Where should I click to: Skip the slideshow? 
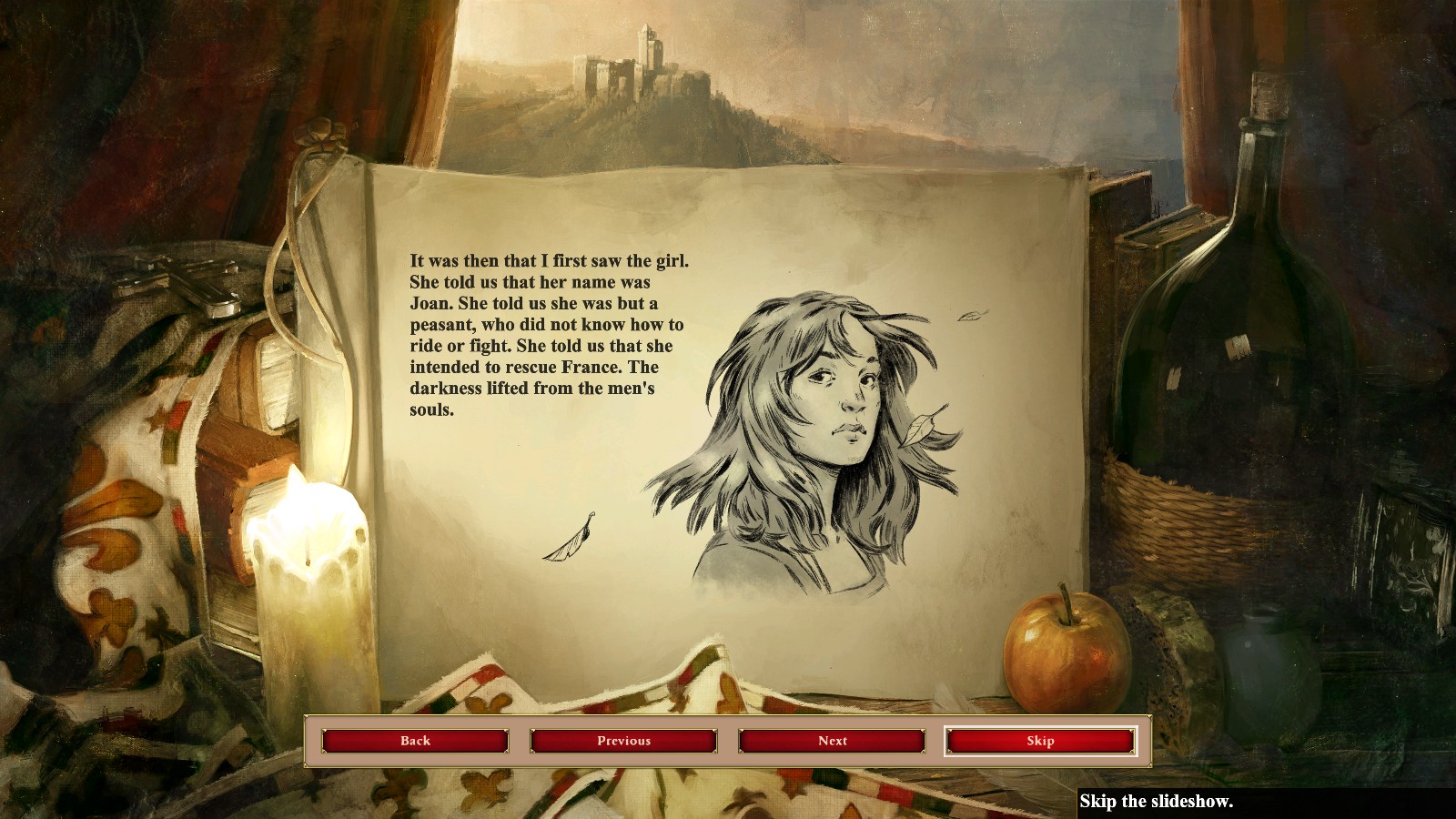point(1040,741)
